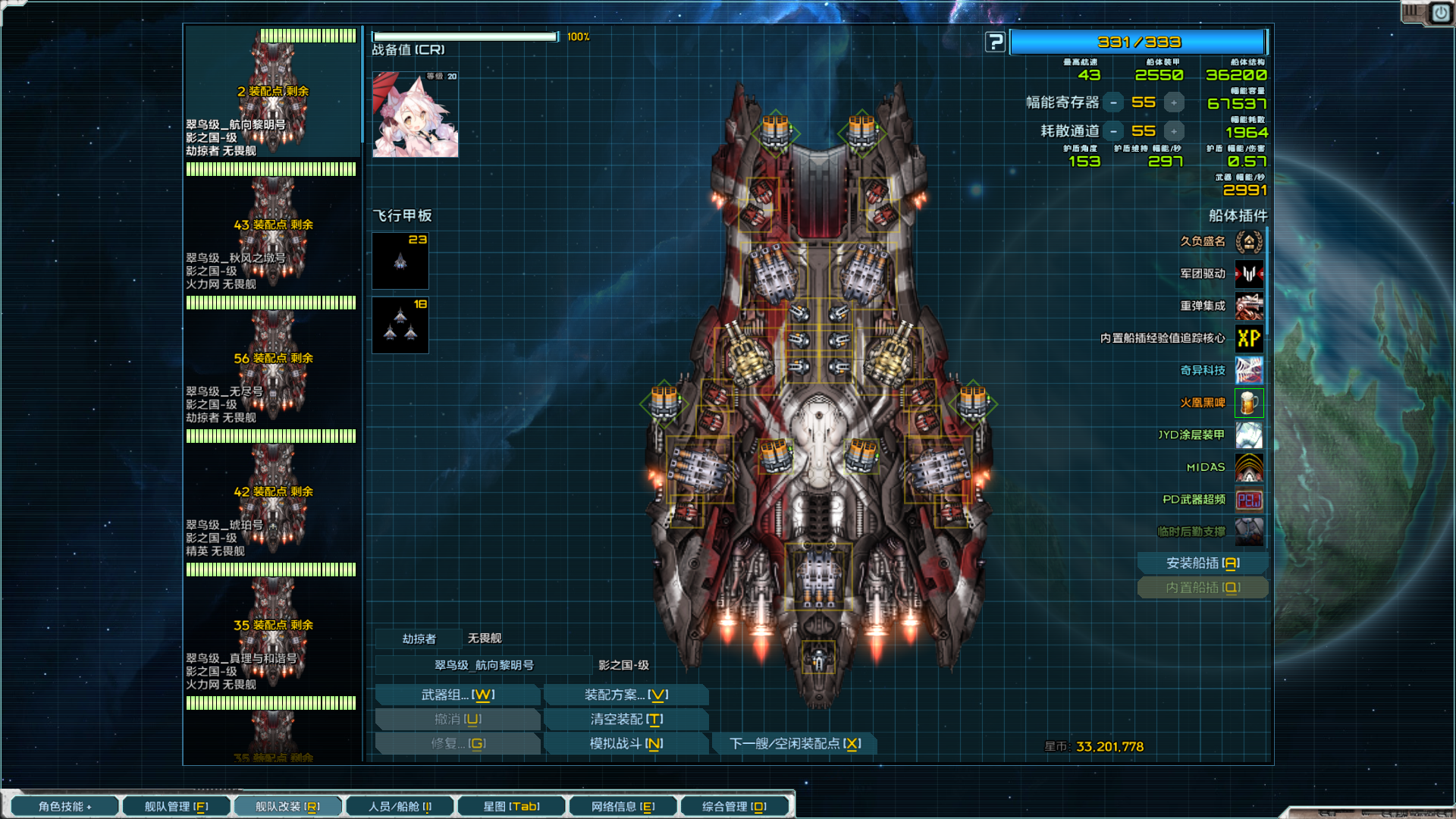The height and width of the screenshot is (819, 1456).
Task: Start 模拟战斗 [N] simulation
Action: point(626,743)
